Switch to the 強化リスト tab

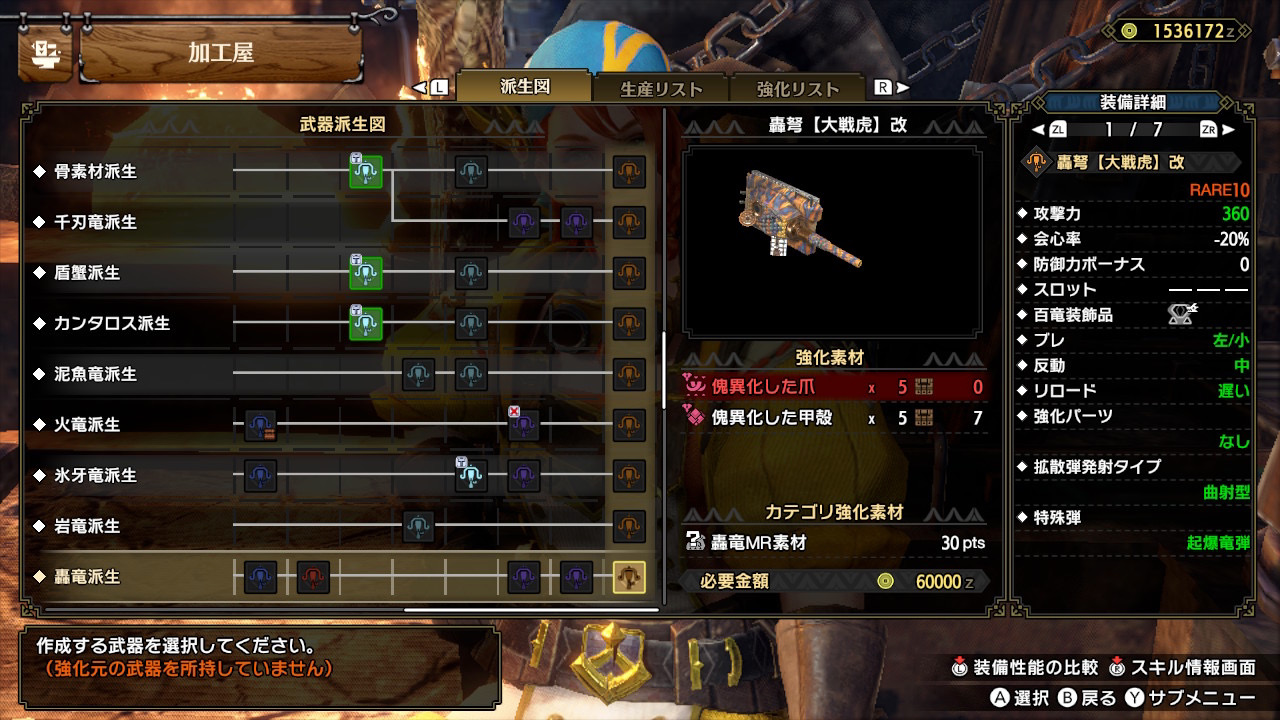point(797,89)
